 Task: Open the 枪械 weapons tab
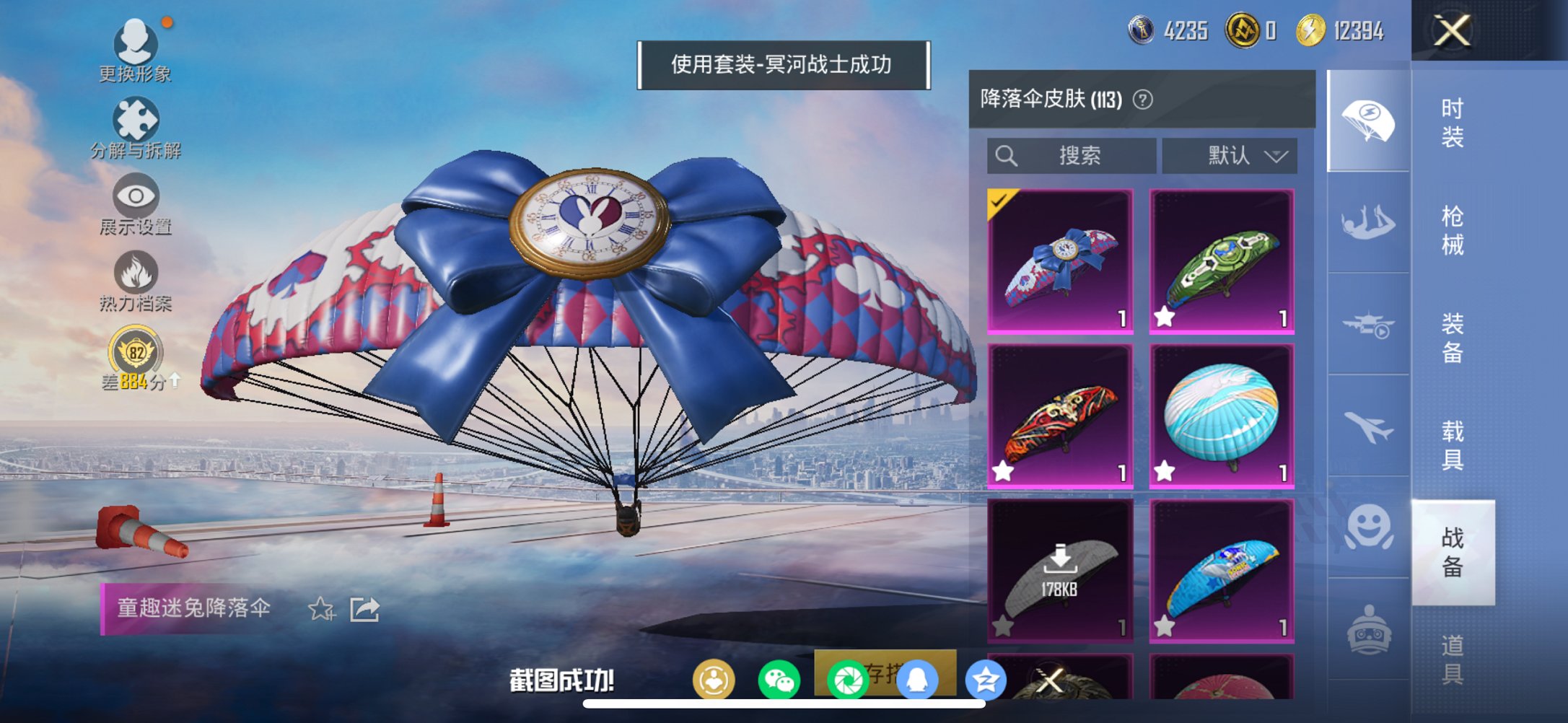point(1453,231)
